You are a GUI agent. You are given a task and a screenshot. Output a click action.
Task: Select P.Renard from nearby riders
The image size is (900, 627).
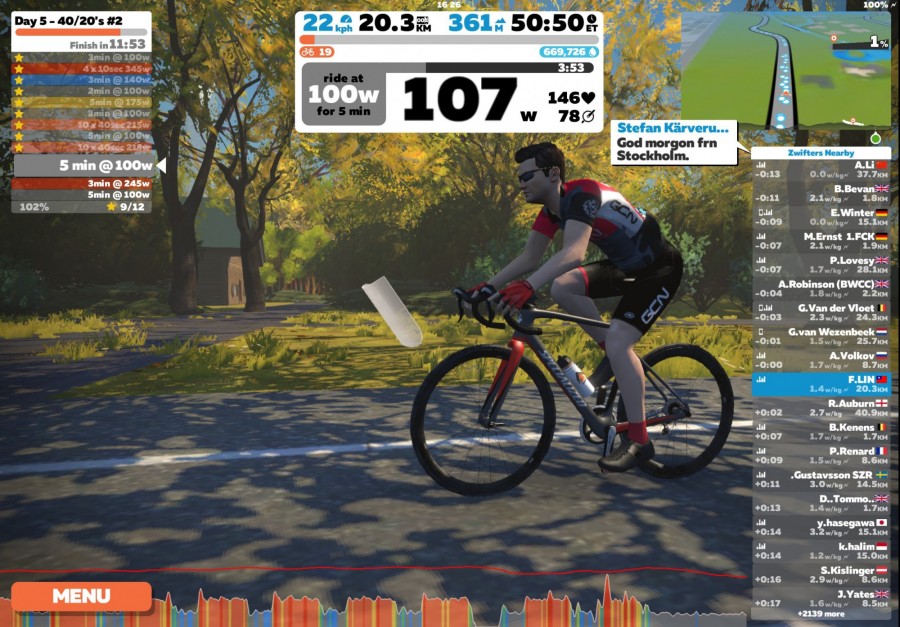click(821, 456)
